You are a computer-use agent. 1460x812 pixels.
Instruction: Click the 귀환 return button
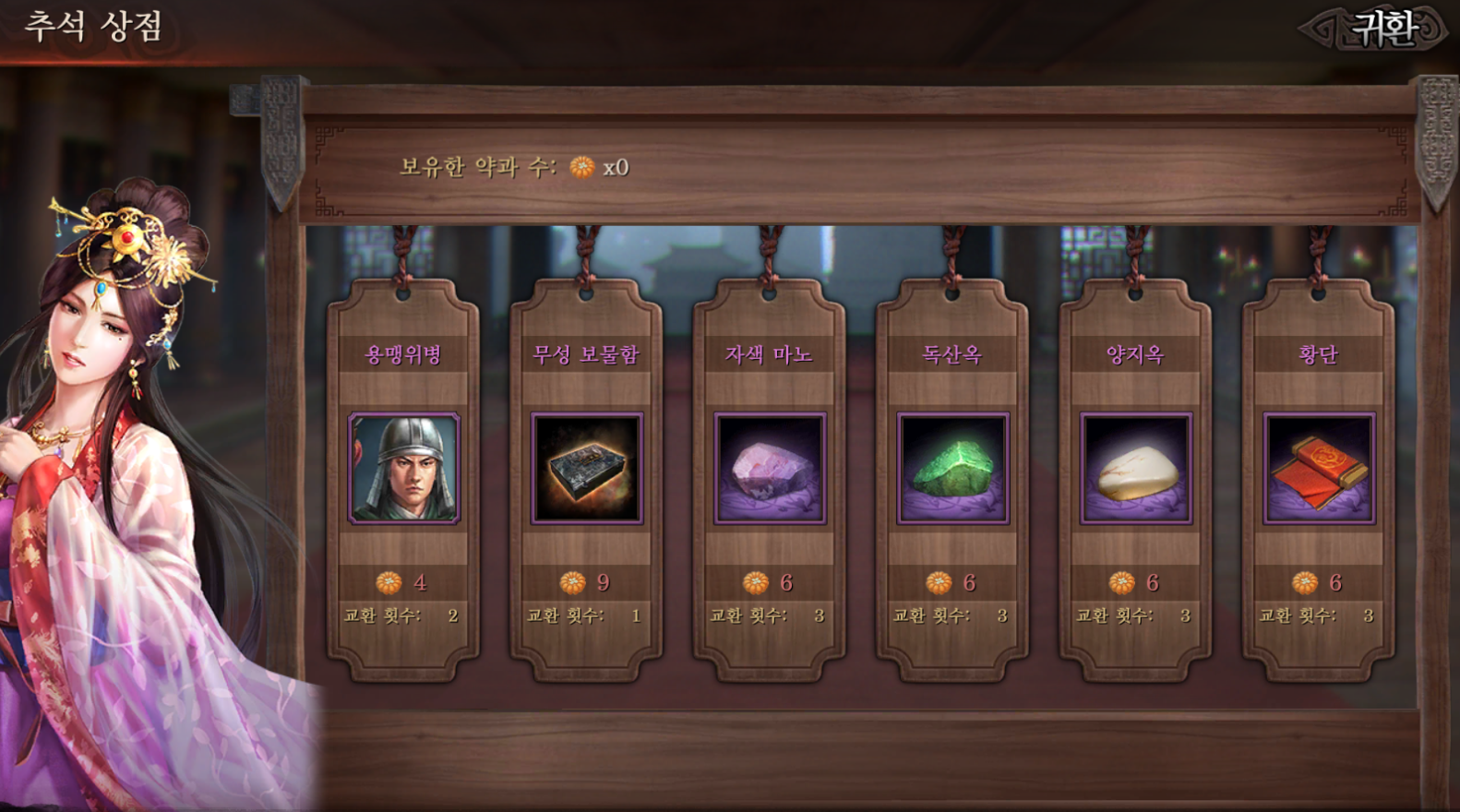click(1382, 29)
